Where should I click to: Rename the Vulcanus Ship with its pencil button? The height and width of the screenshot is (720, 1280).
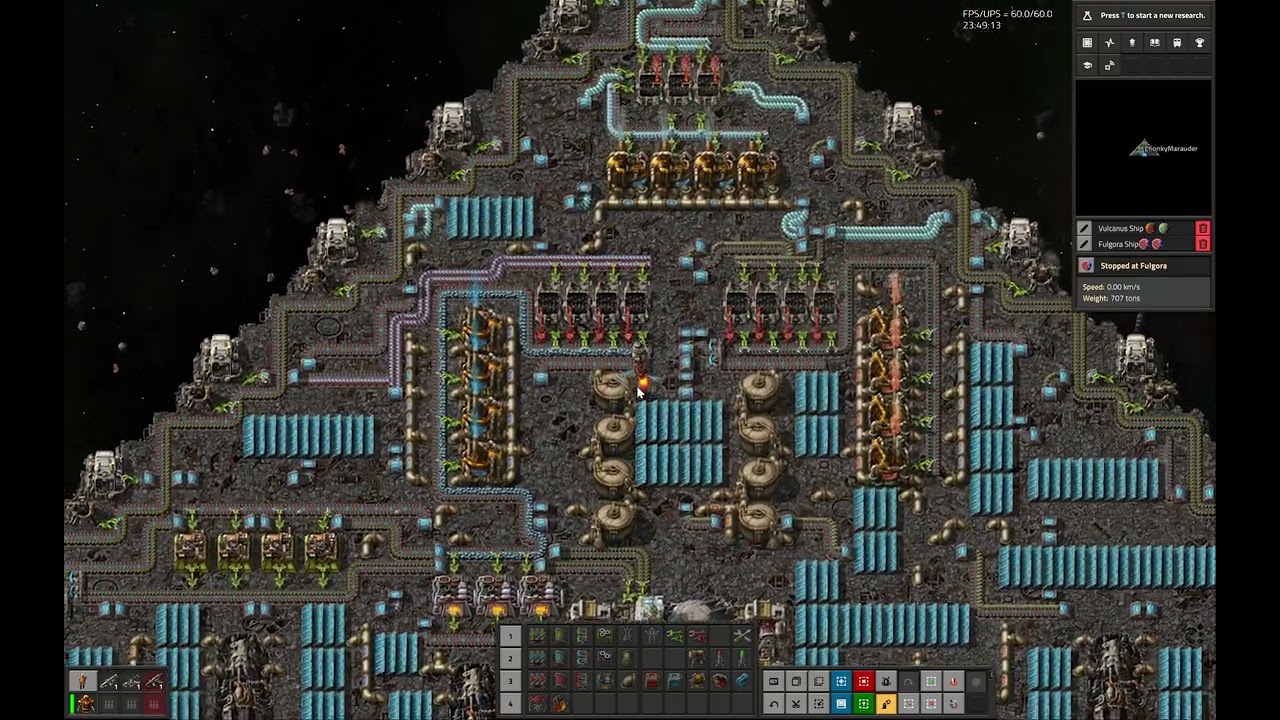click(x=1085, y=229)
